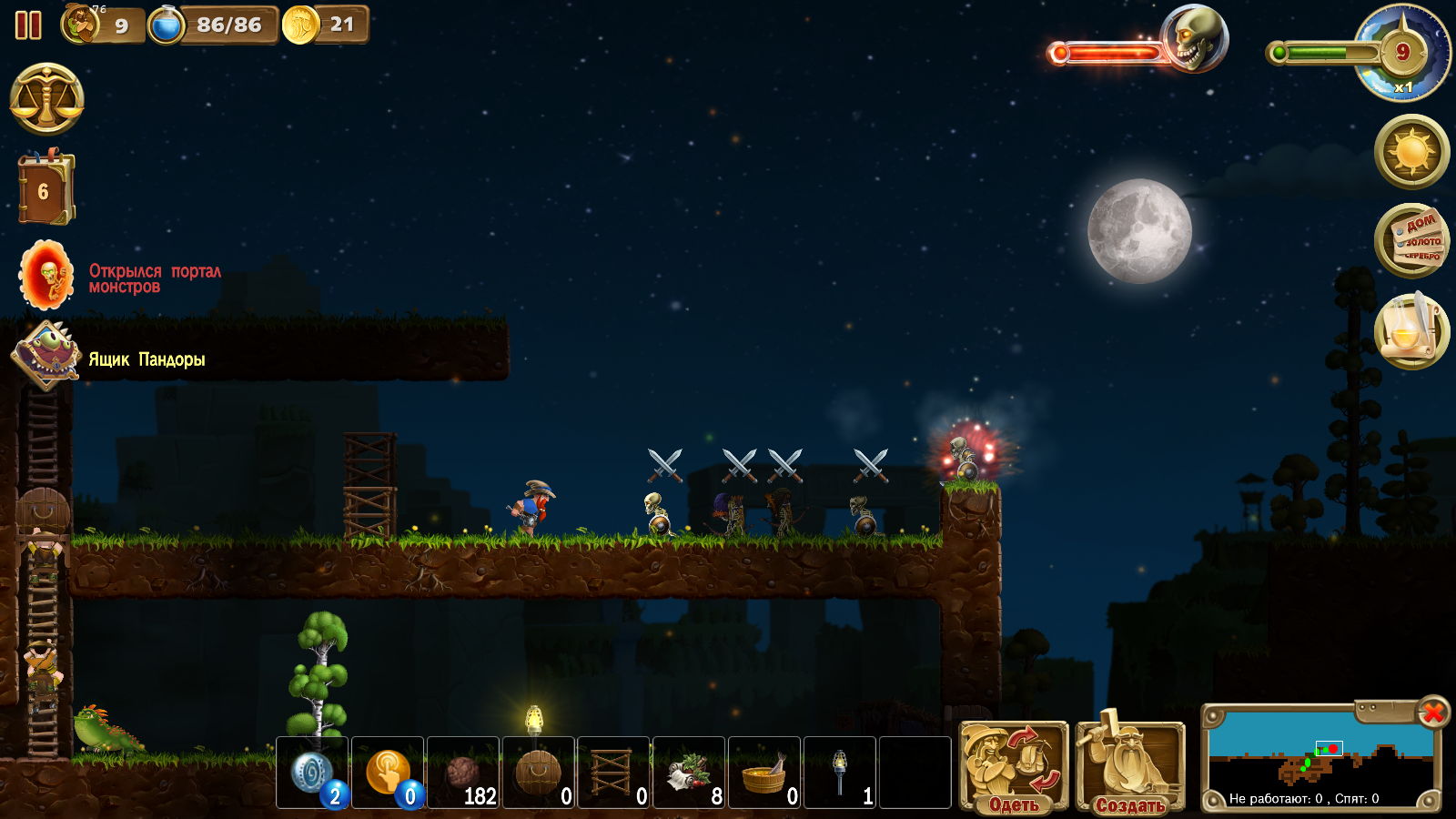Screen dimensions: 1456x819
Task: Choose the dirt block slot with 182
Action: [x=463, y=773]
